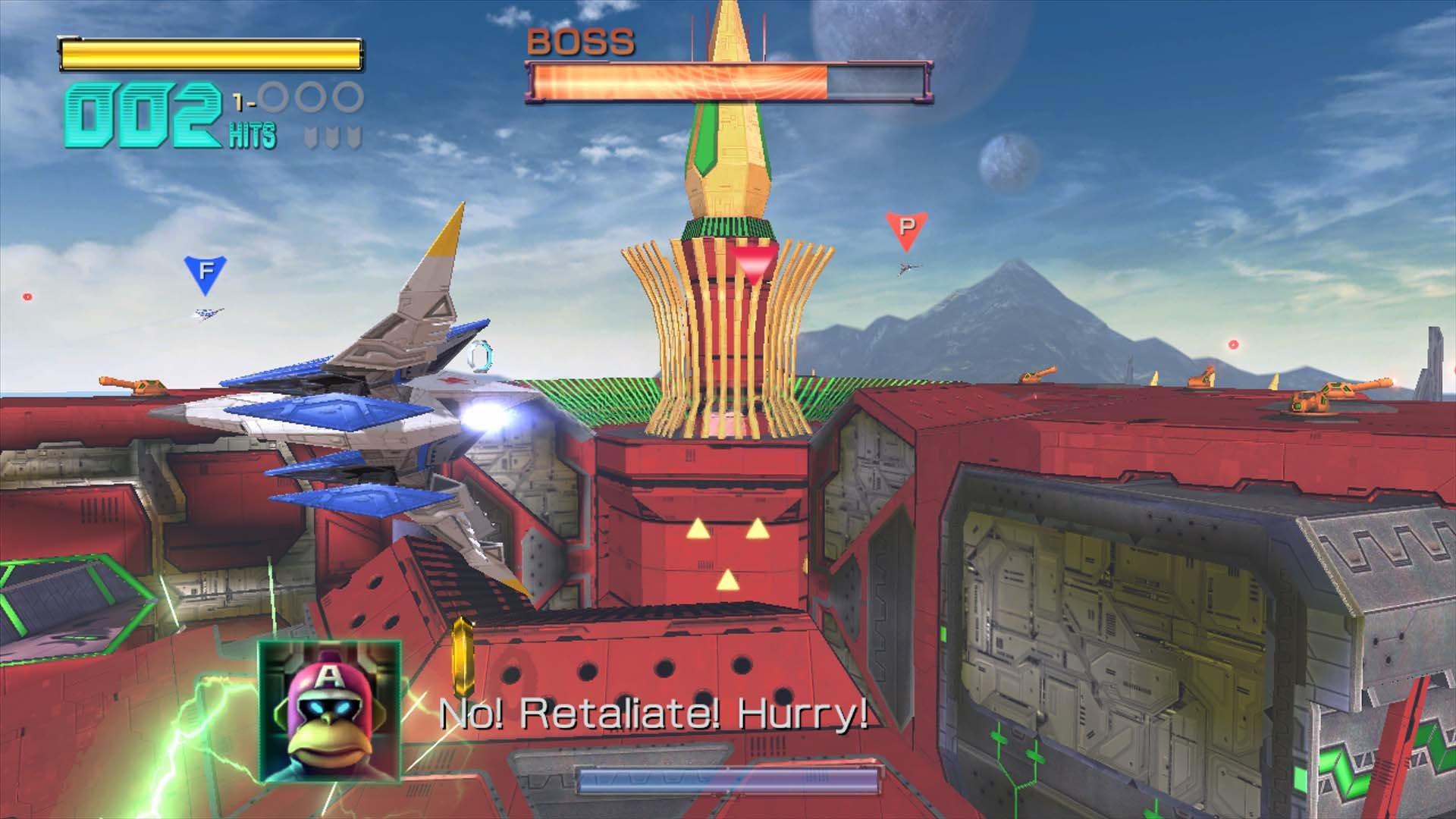This screenshot has width=1456, height=819.
Task: Click the red P teammate marker
Action: (x=905, y=229)
